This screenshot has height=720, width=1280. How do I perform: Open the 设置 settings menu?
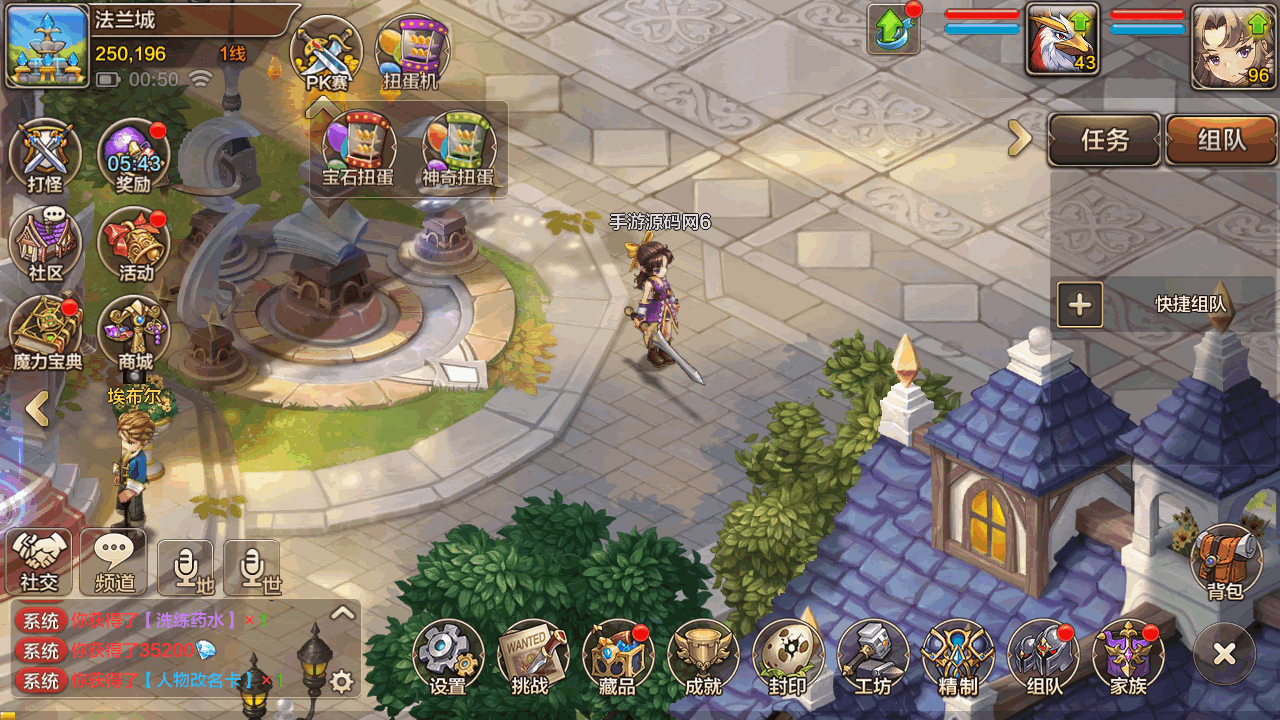click(x=447, y=655)
